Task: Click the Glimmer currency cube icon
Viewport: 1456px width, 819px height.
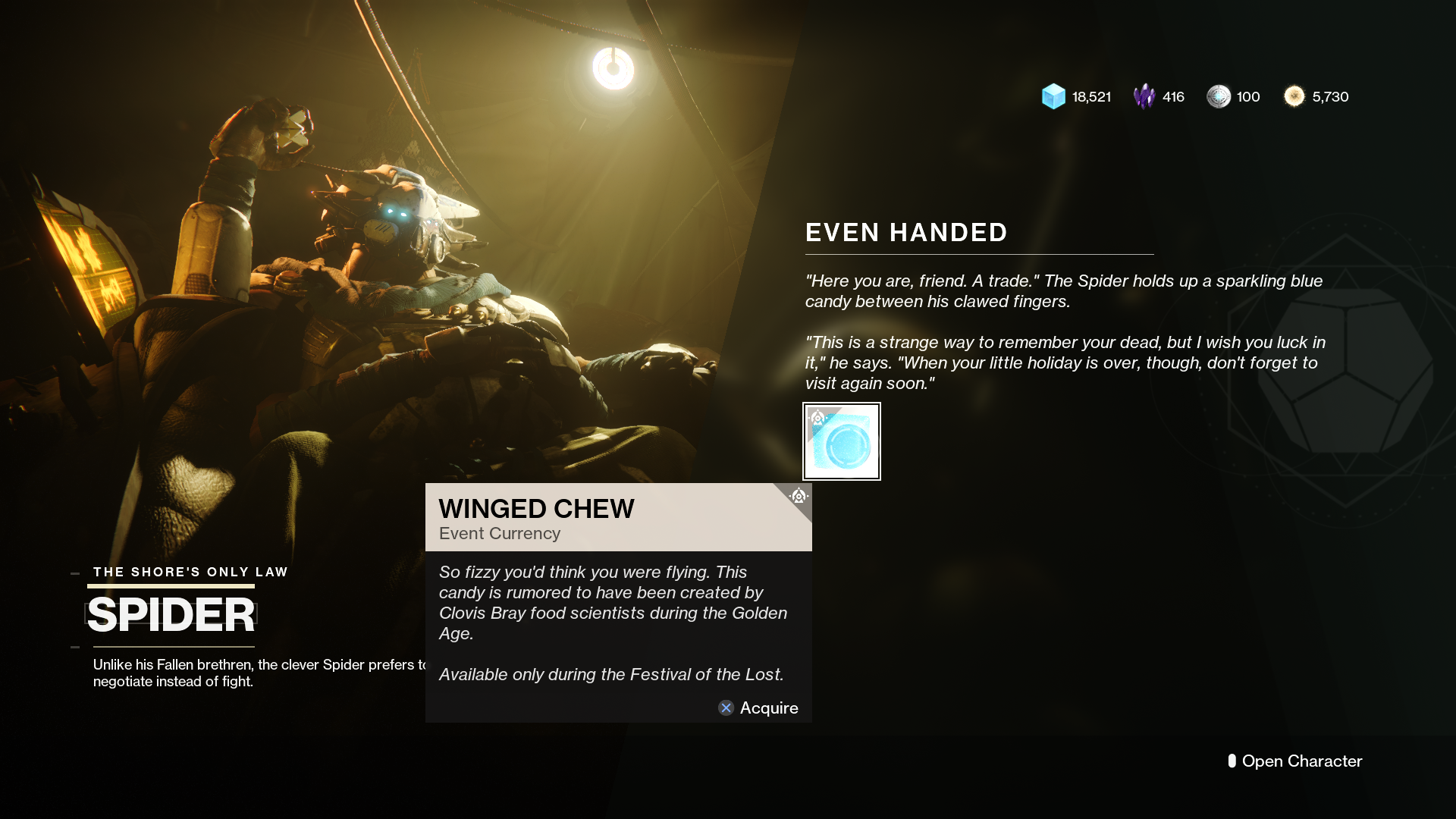Action: tap(1053, 96)
